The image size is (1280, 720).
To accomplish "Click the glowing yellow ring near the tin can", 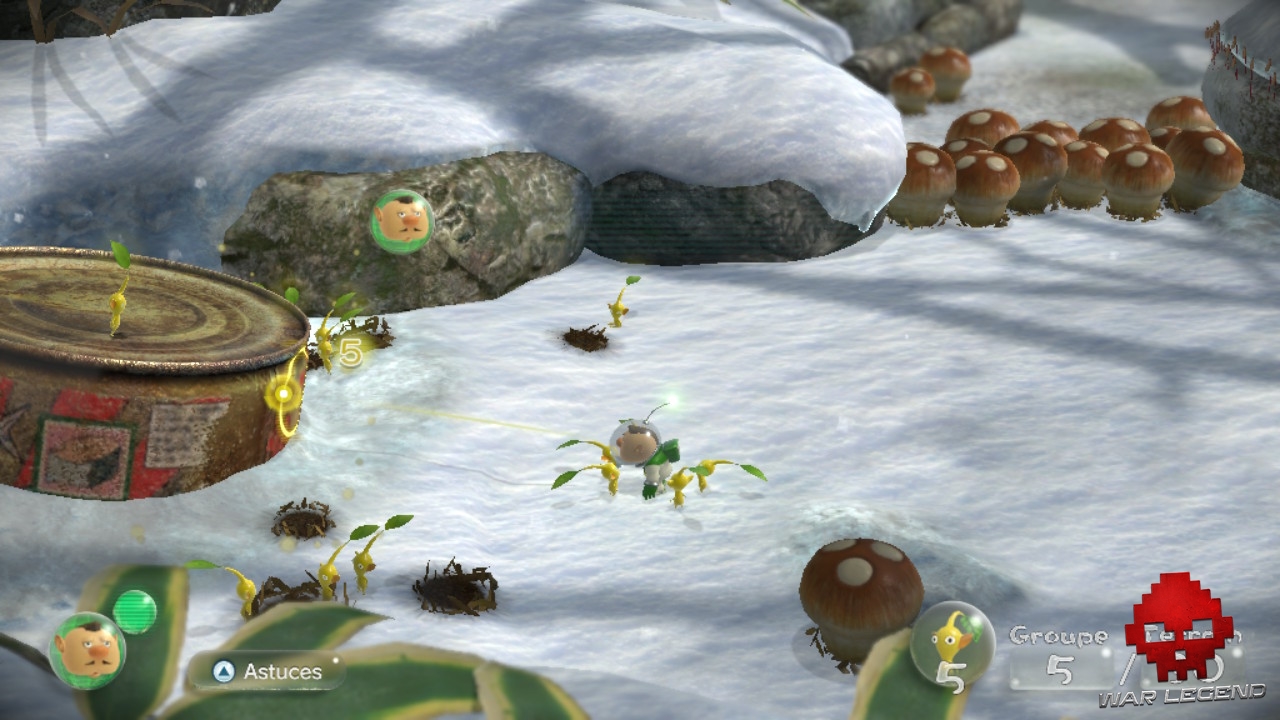I will pyautogui.click(x=284, y=396).
